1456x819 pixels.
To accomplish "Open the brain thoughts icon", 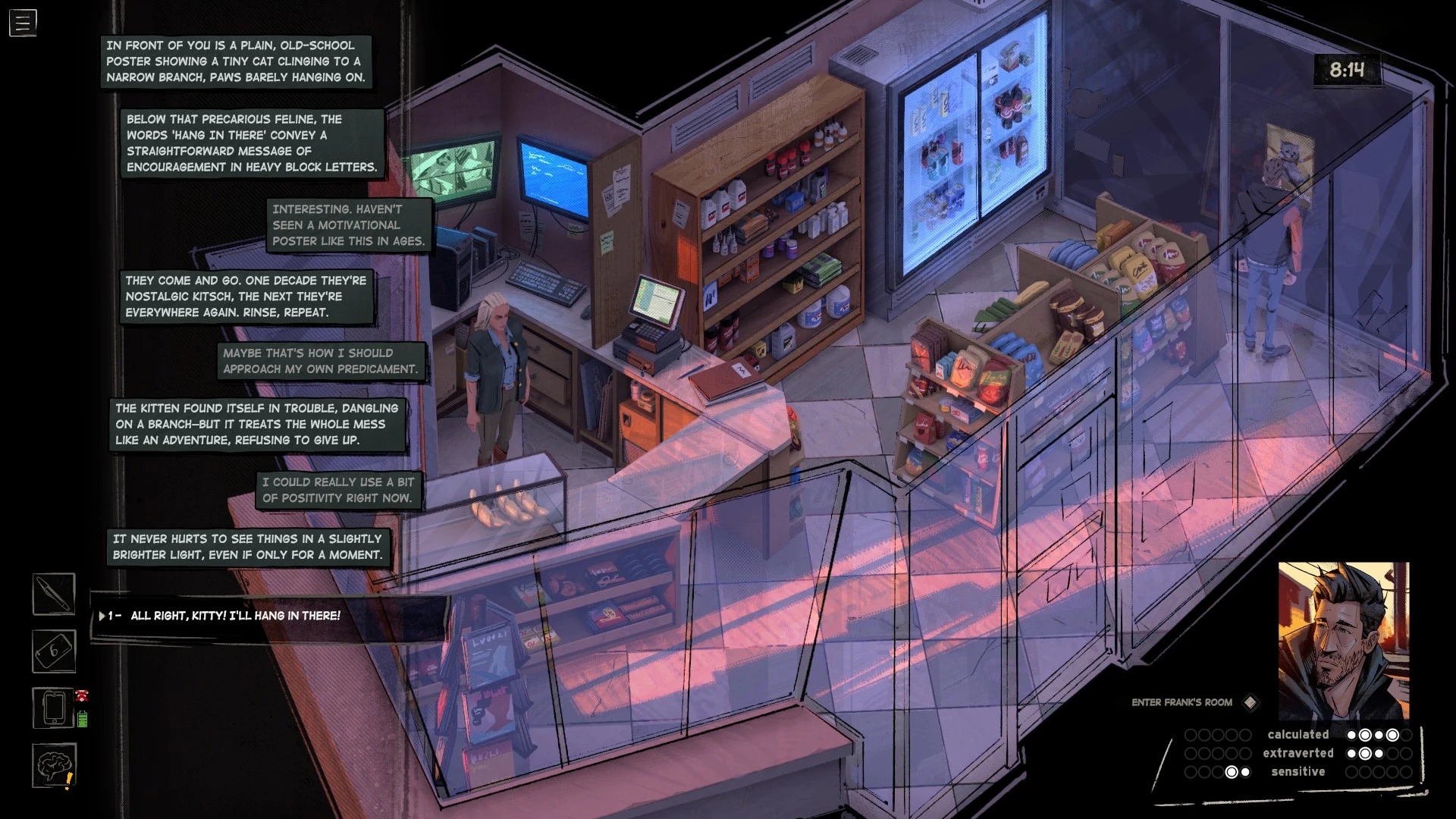I will pos(54,765).
